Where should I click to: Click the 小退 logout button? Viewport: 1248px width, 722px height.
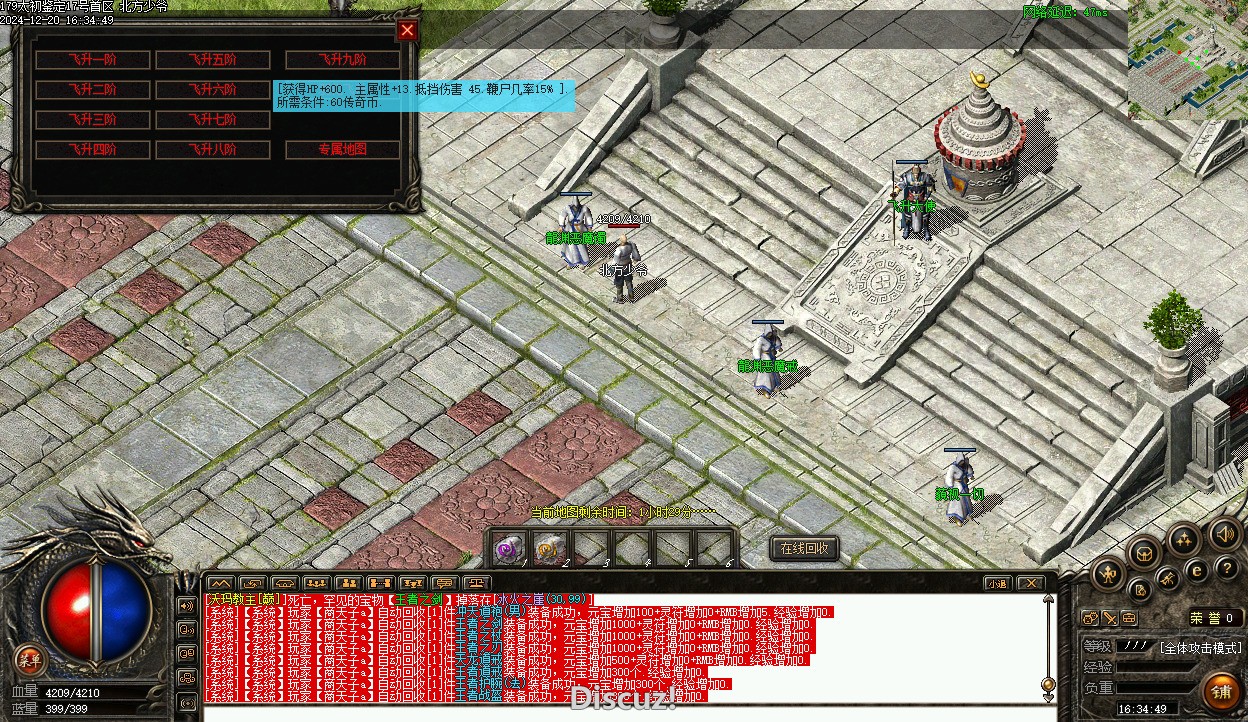(x=996, y=583)
